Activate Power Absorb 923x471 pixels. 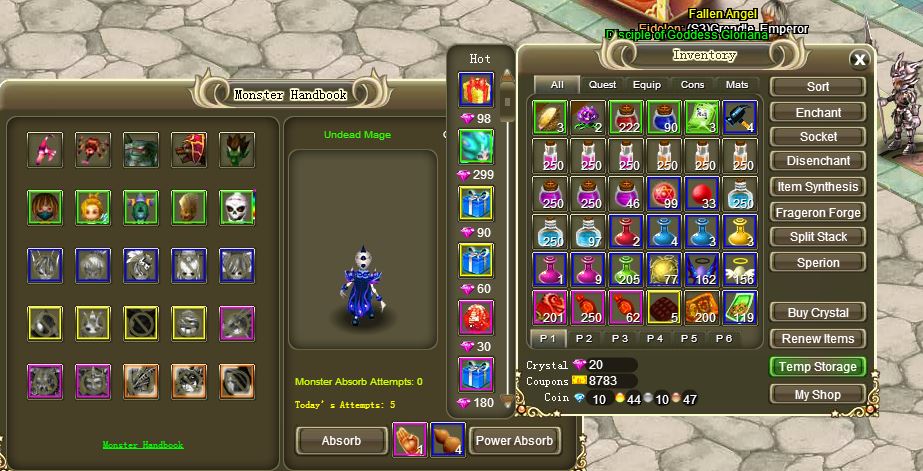(514, 440)
